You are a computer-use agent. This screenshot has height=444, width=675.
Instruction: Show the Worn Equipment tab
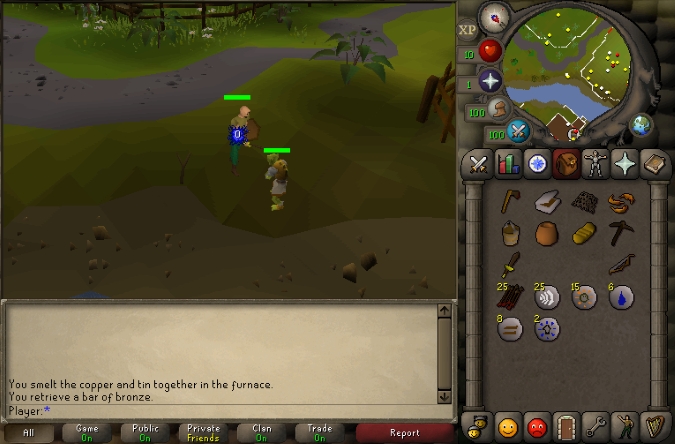coord(596,164)
